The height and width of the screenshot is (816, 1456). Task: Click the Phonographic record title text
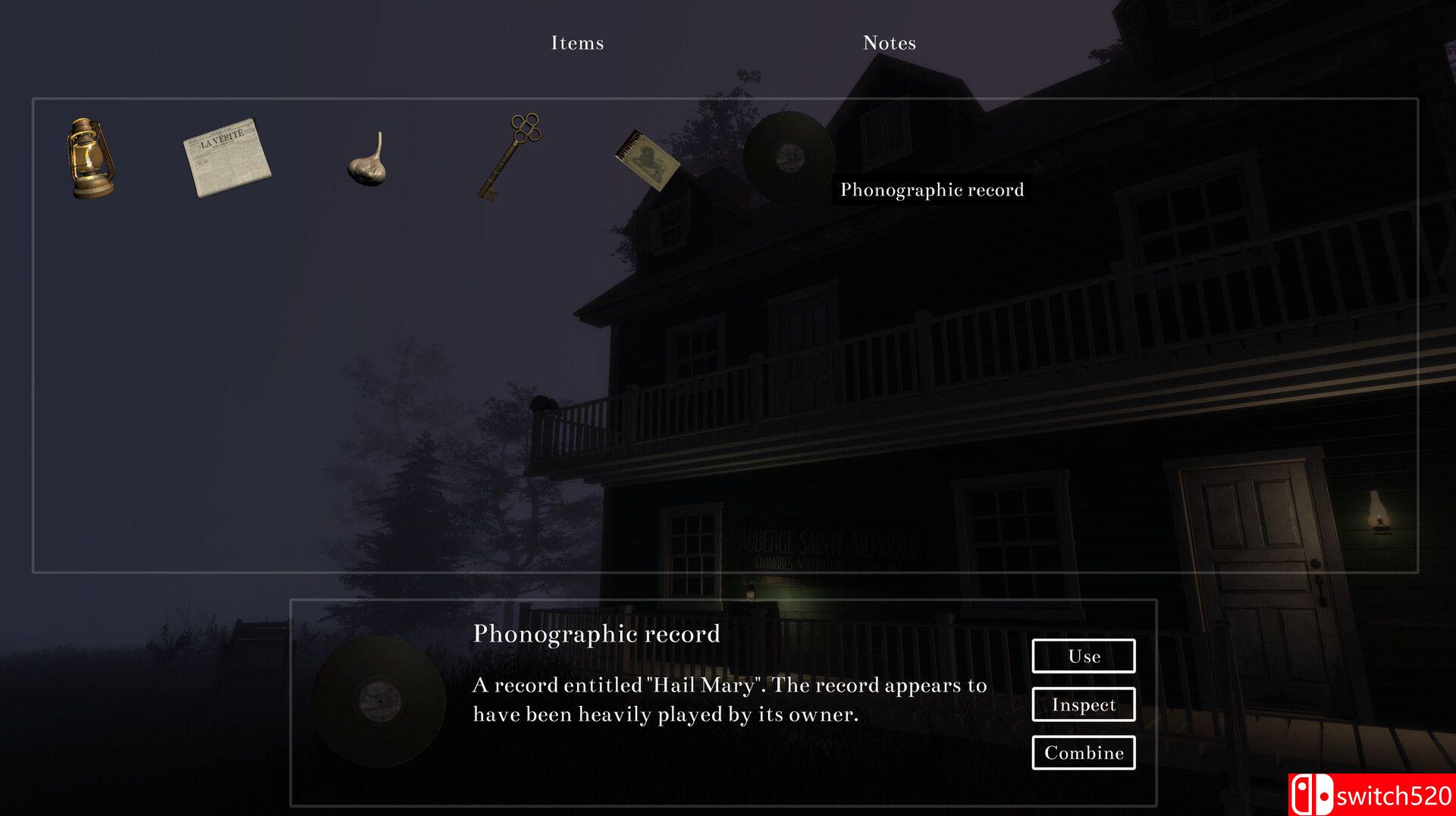click(596, 634)
